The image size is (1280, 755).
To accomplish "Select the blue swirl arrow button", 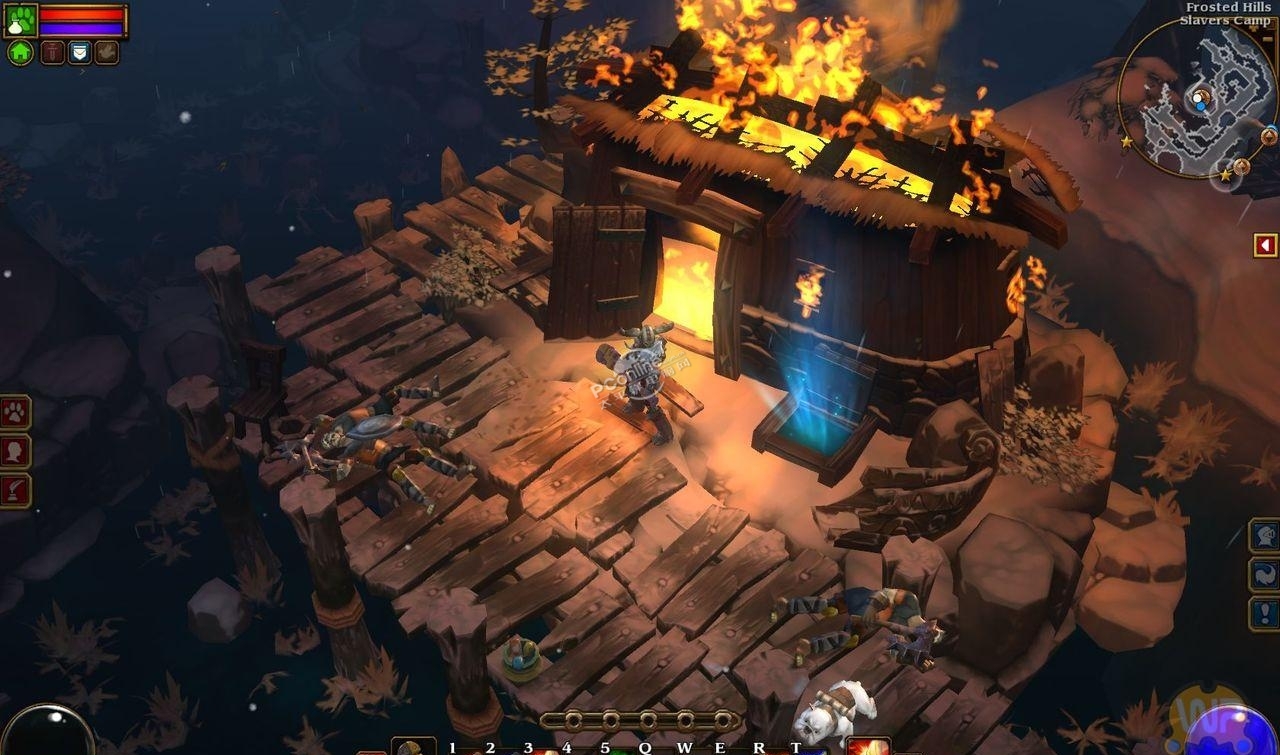I will tap(1264, 574).
